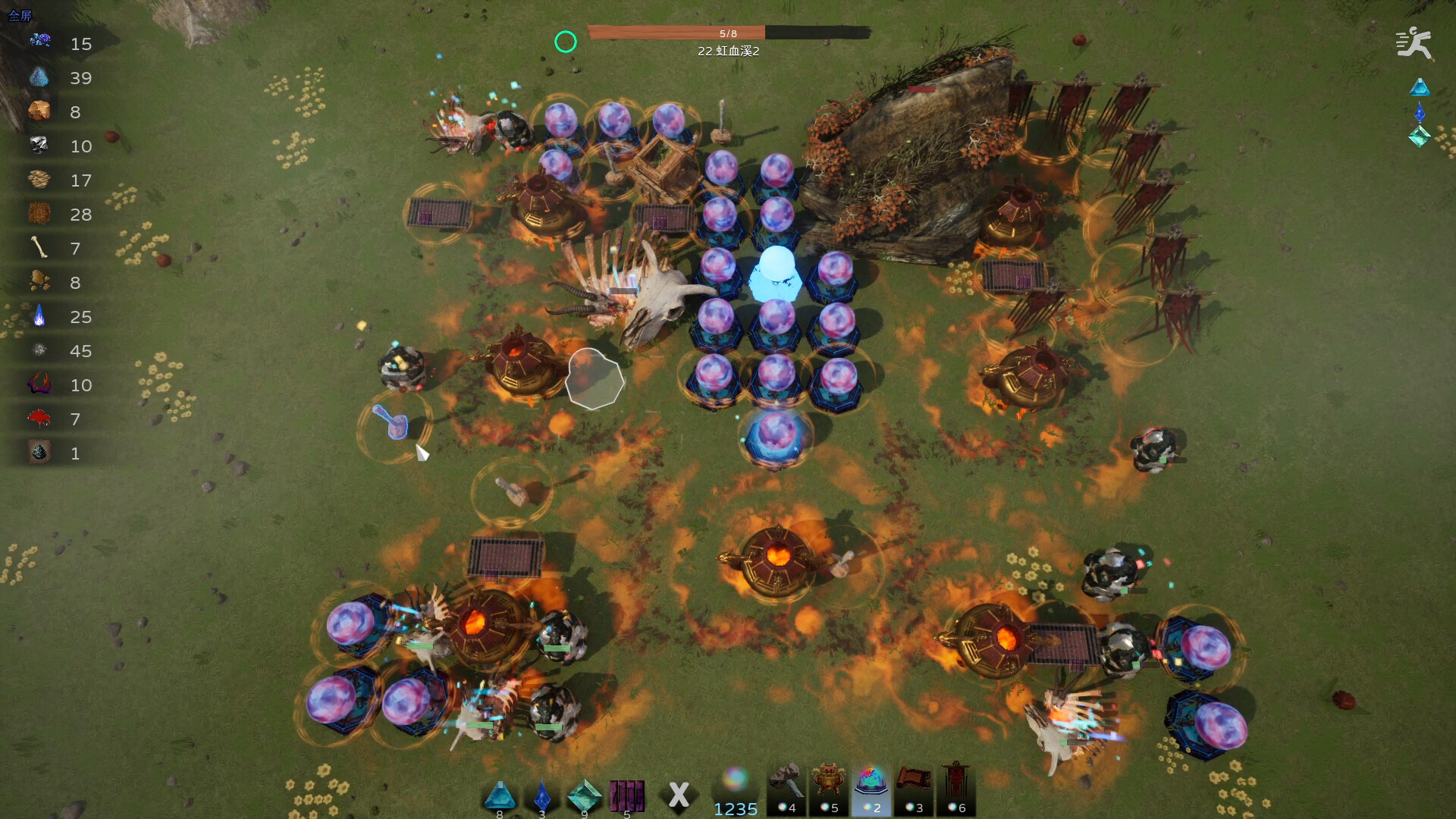Click the X button in the bottom hotbar
The width and height of the screenshot is (1456, 819).
679,793
